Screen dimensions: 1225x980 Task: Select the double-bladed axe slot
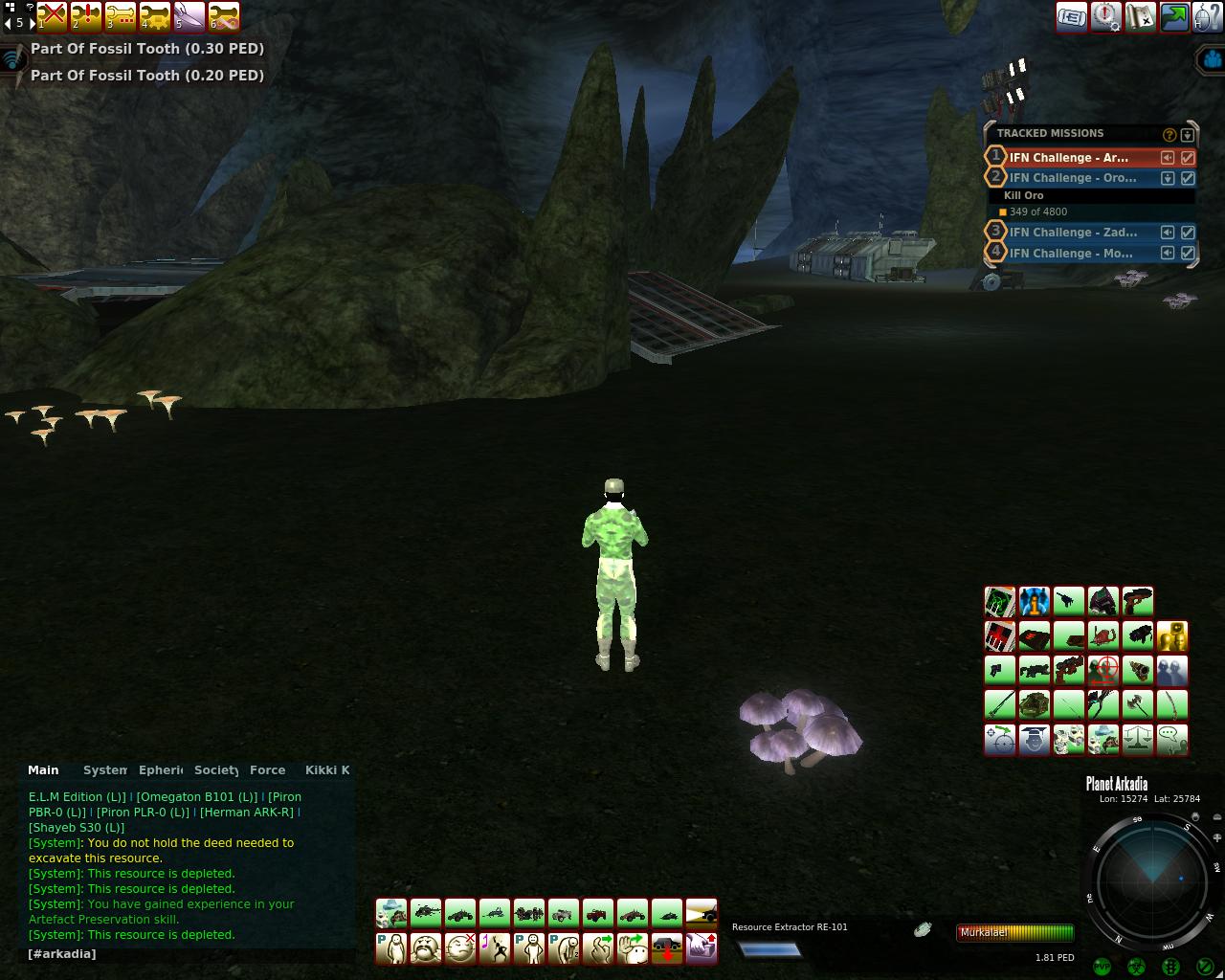(1138, 704)
